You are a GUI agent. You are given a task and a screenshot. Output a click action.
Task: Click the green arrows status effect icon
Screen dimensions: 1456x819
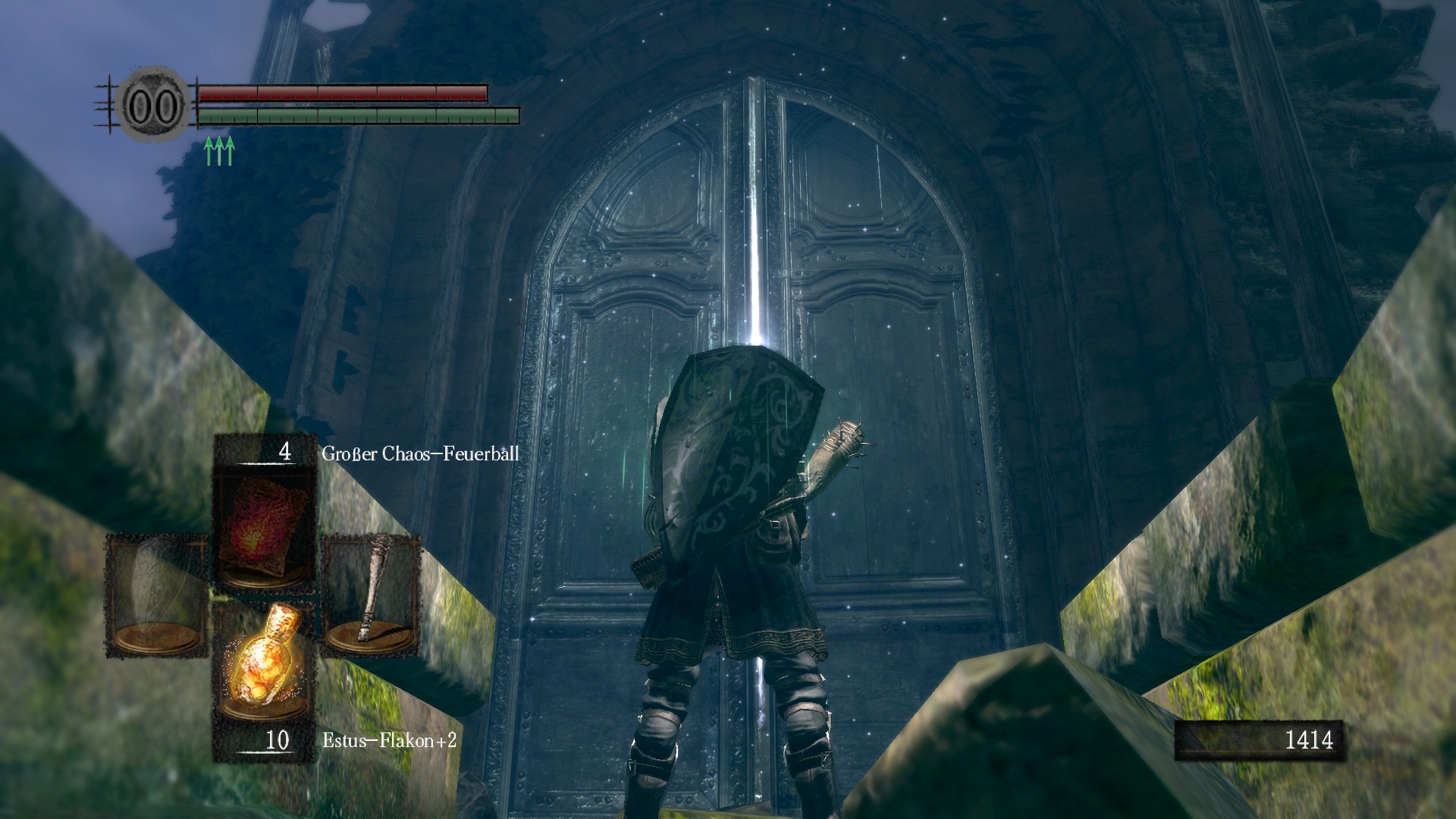219,150
